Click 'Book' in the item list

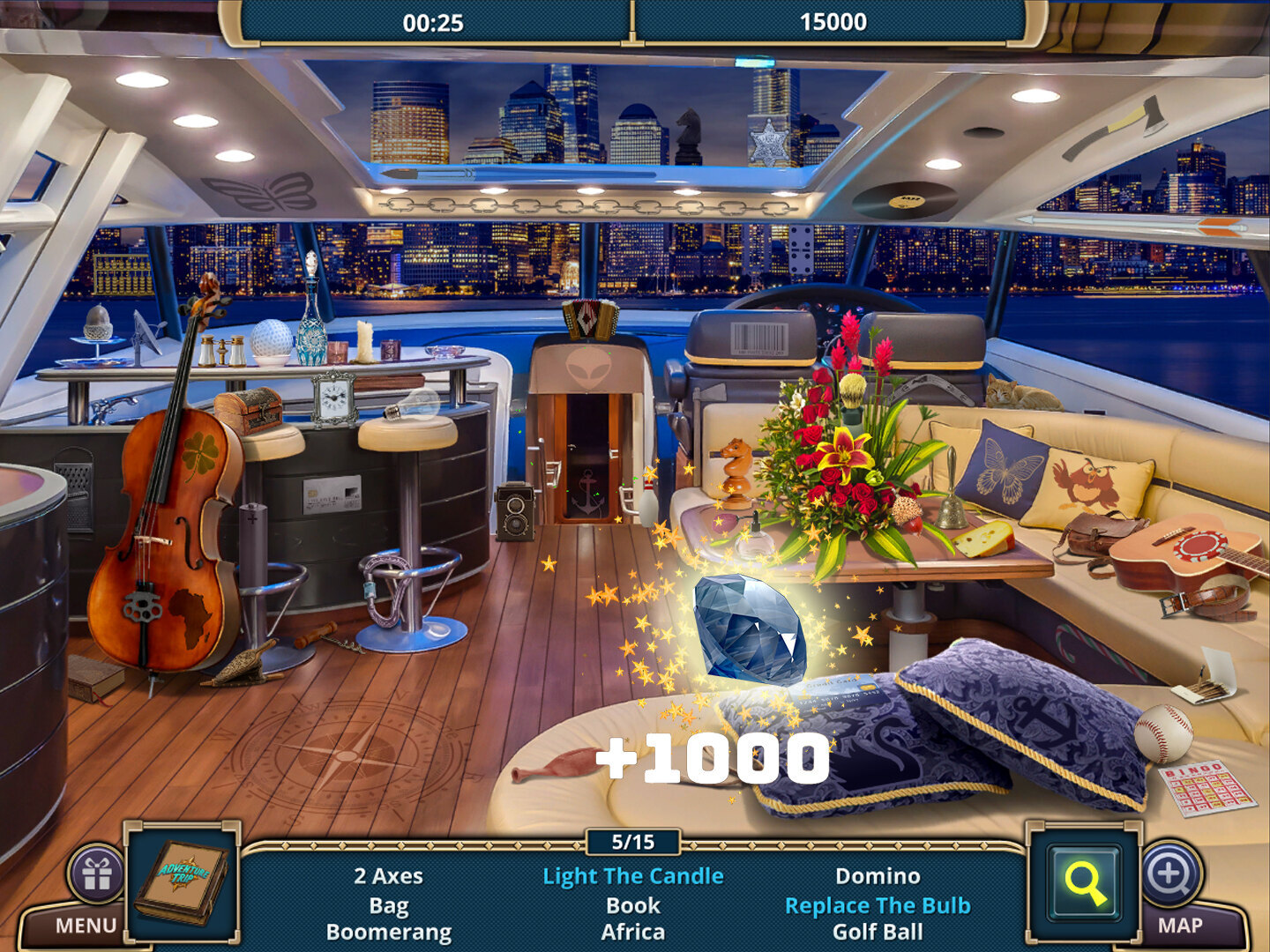[632, 905]
